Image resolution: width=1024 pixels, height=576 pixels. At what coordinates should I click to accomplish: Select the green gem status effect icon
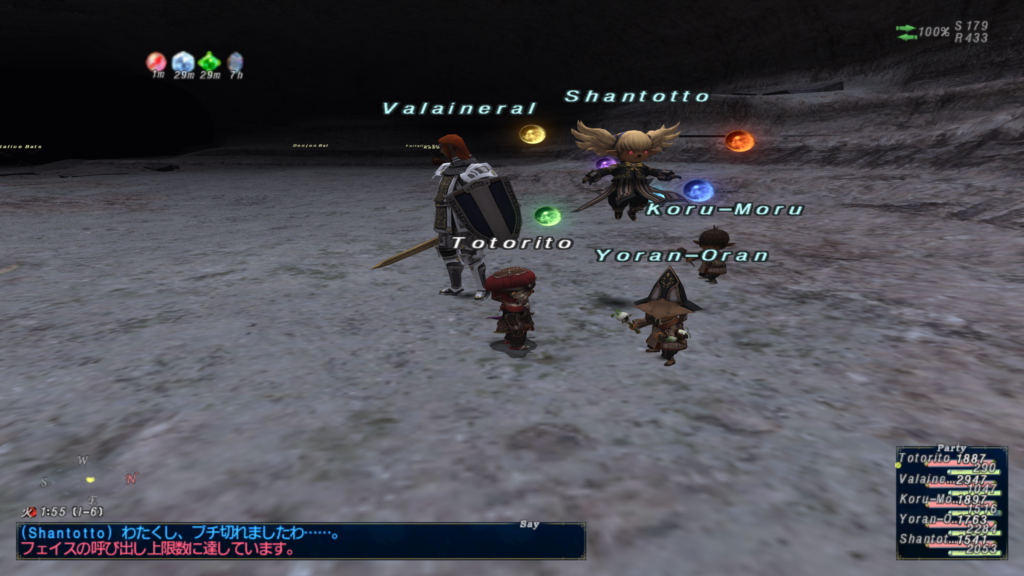point(209,62)
